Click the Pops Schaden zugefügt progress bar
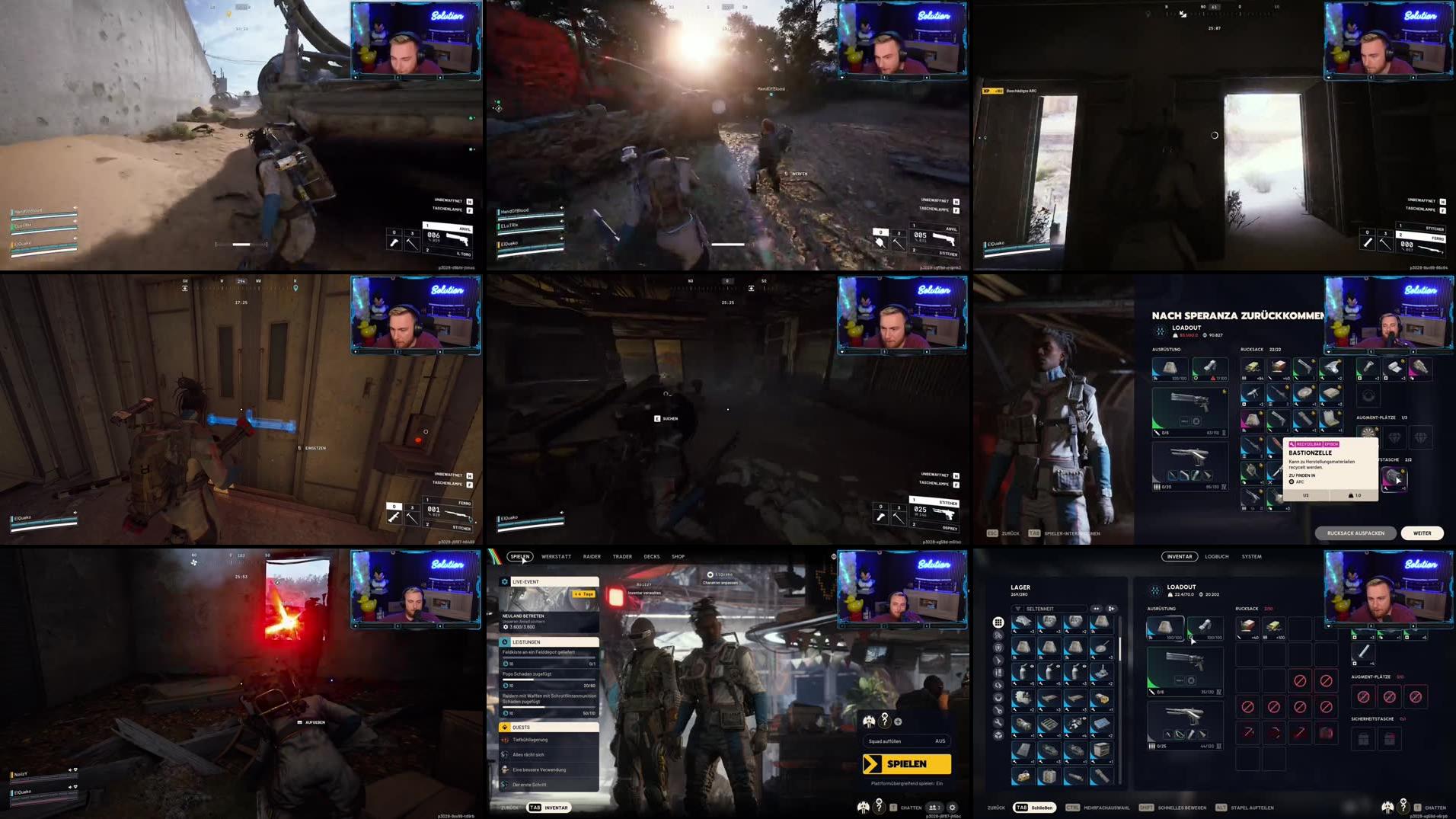1456x819 pixels. [x=548, y=678]
